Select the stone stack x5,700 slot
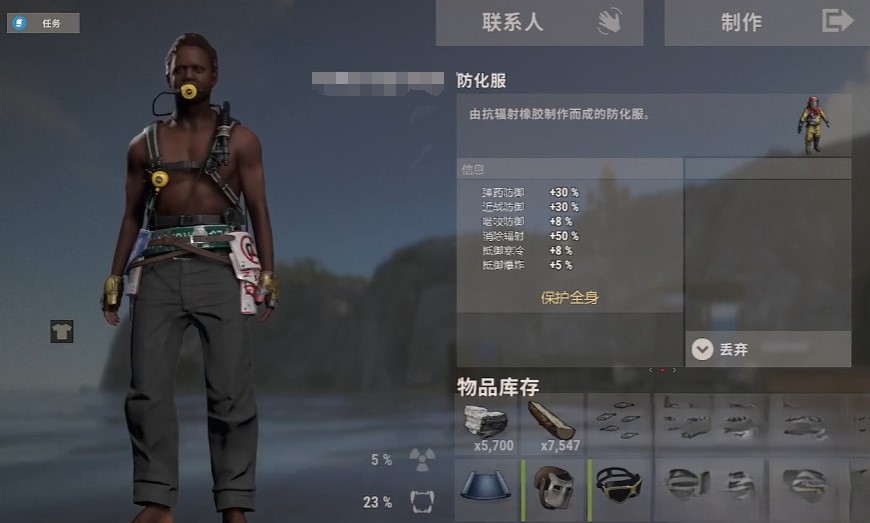The image size is (870, 523). pos(487,424)
